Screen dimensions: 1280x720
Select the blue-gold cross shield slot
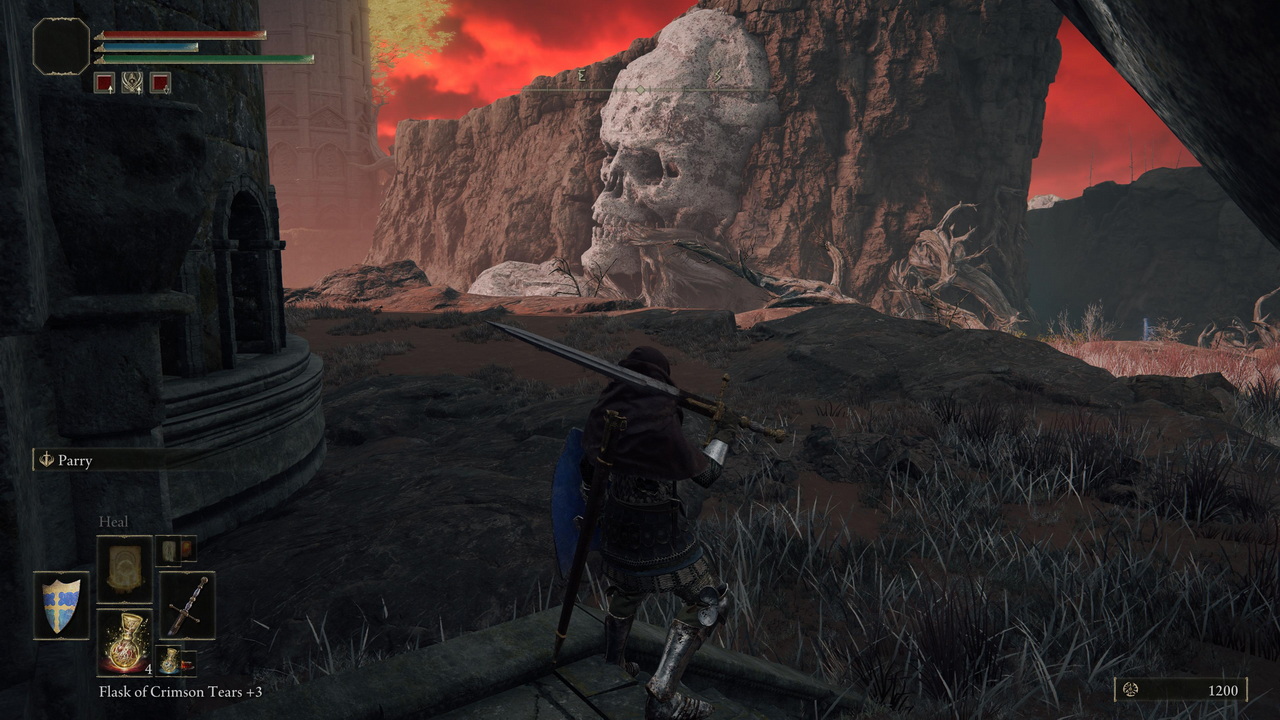[x=61, y=605]
